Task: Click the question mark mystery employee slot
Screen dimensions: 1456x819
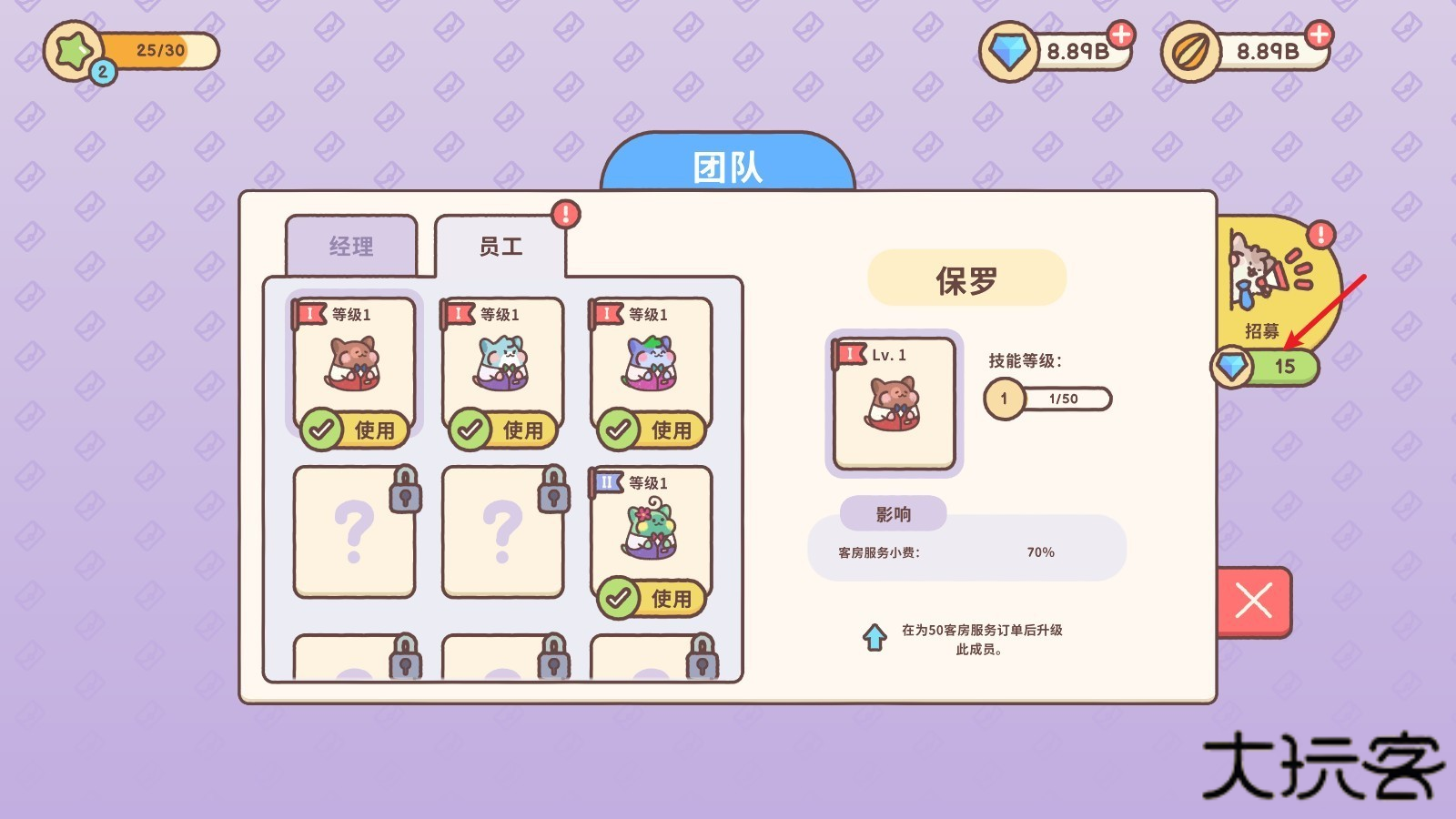Action: pyautogui.click(x=353, y=532)
